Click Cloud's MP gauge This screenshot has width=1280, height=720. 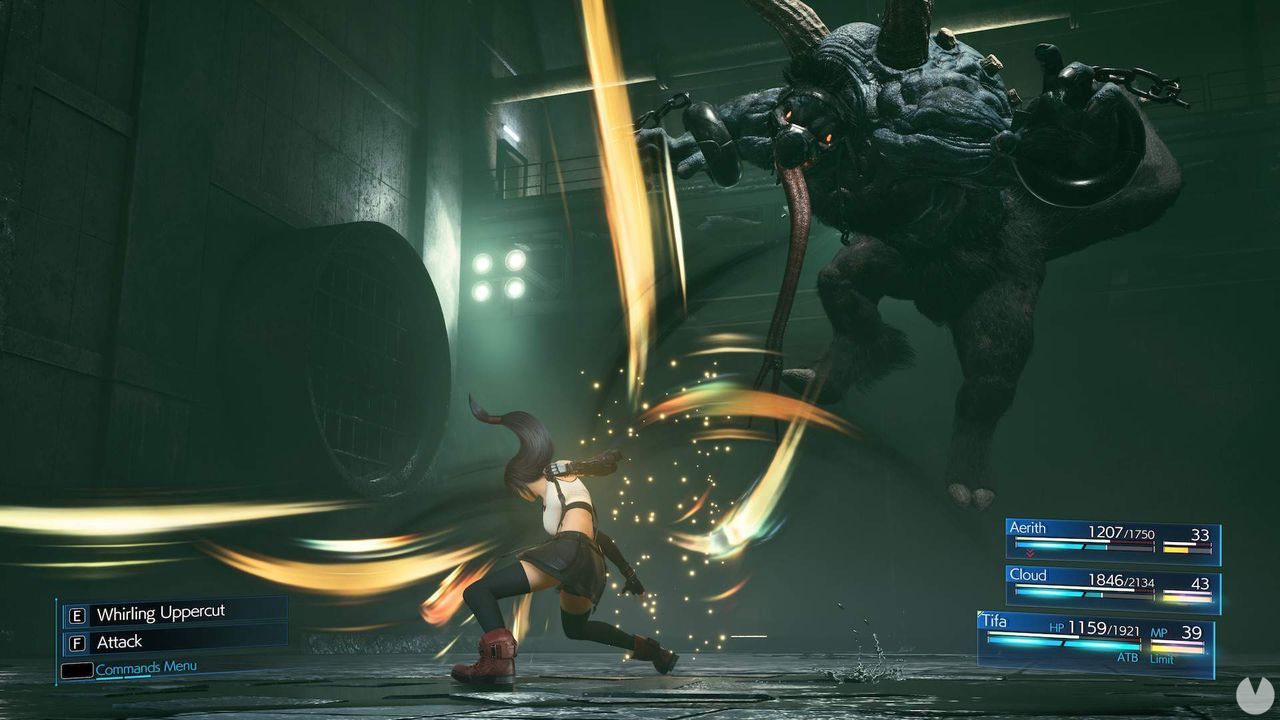tap(1185, 595)
